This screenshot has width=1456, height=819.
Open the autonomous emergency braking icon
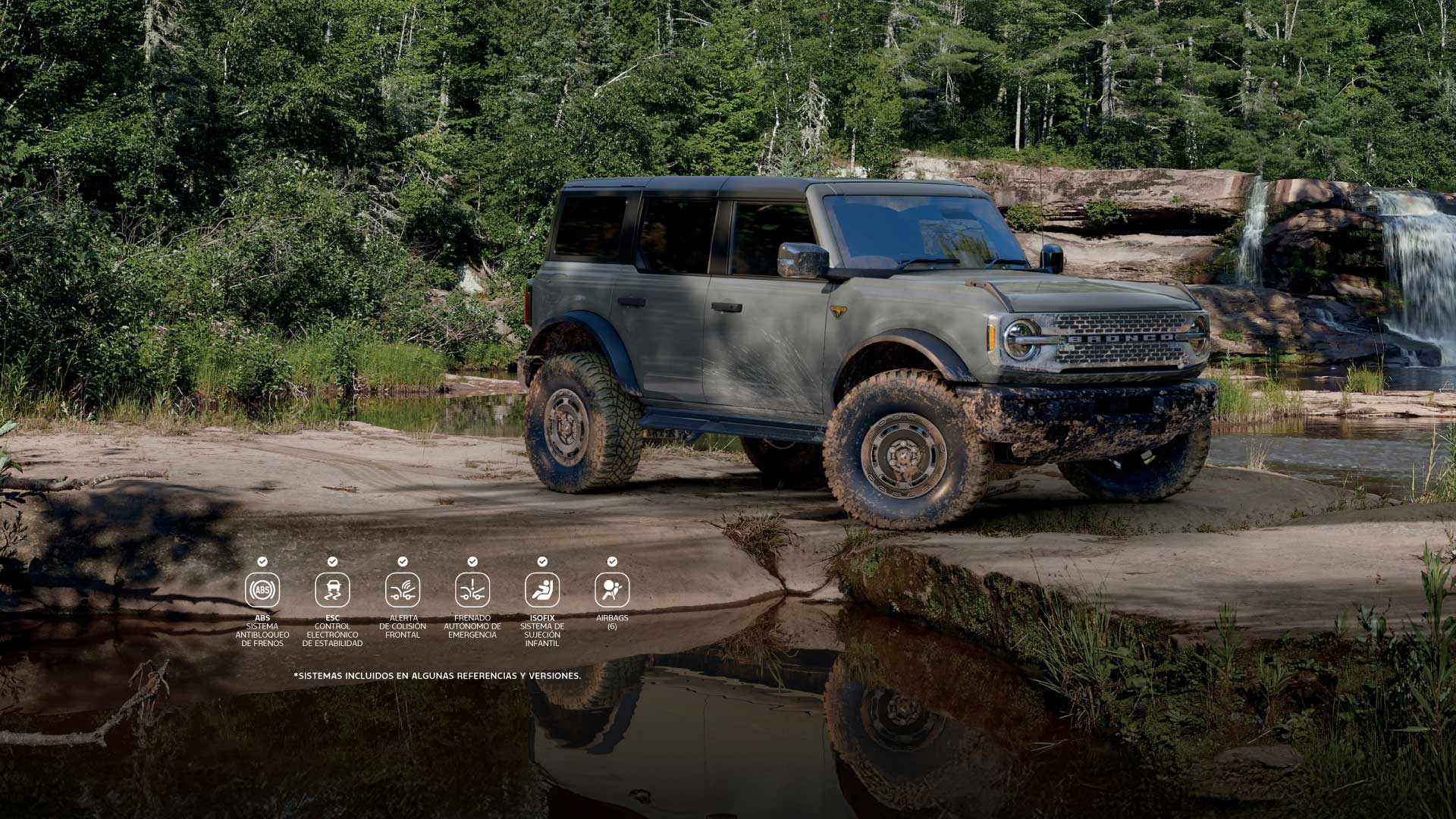click(x=472, y=590)
